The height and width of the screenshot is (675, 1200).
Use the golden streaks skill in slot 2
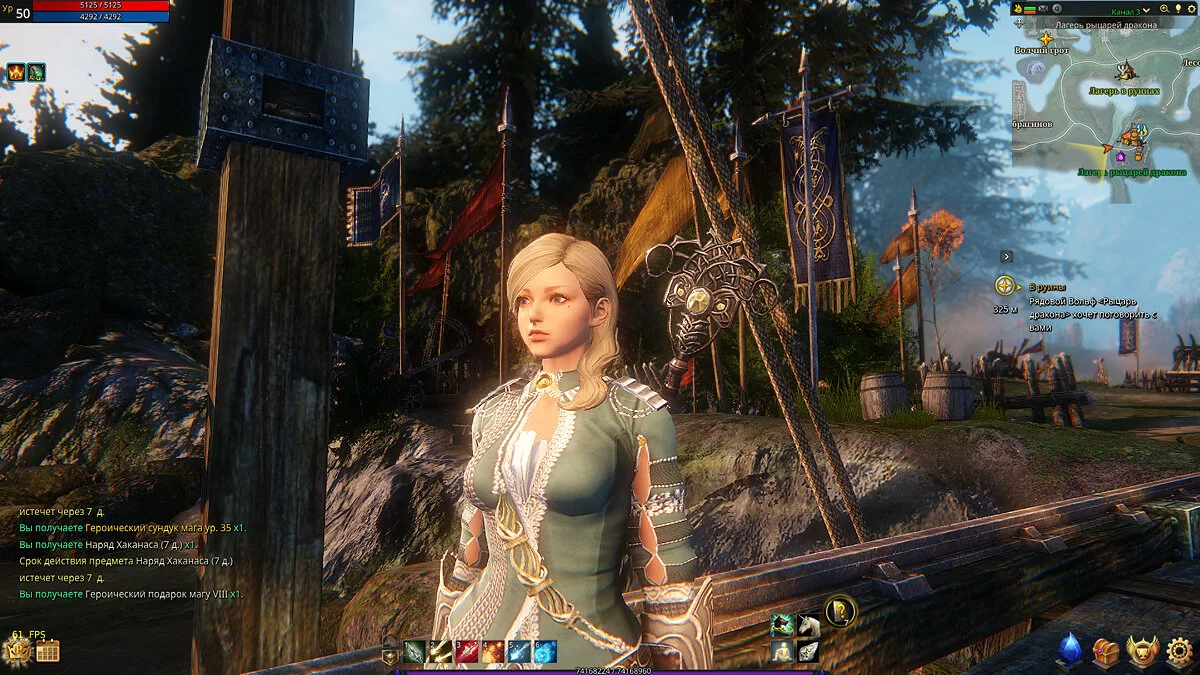click(440, 652)
